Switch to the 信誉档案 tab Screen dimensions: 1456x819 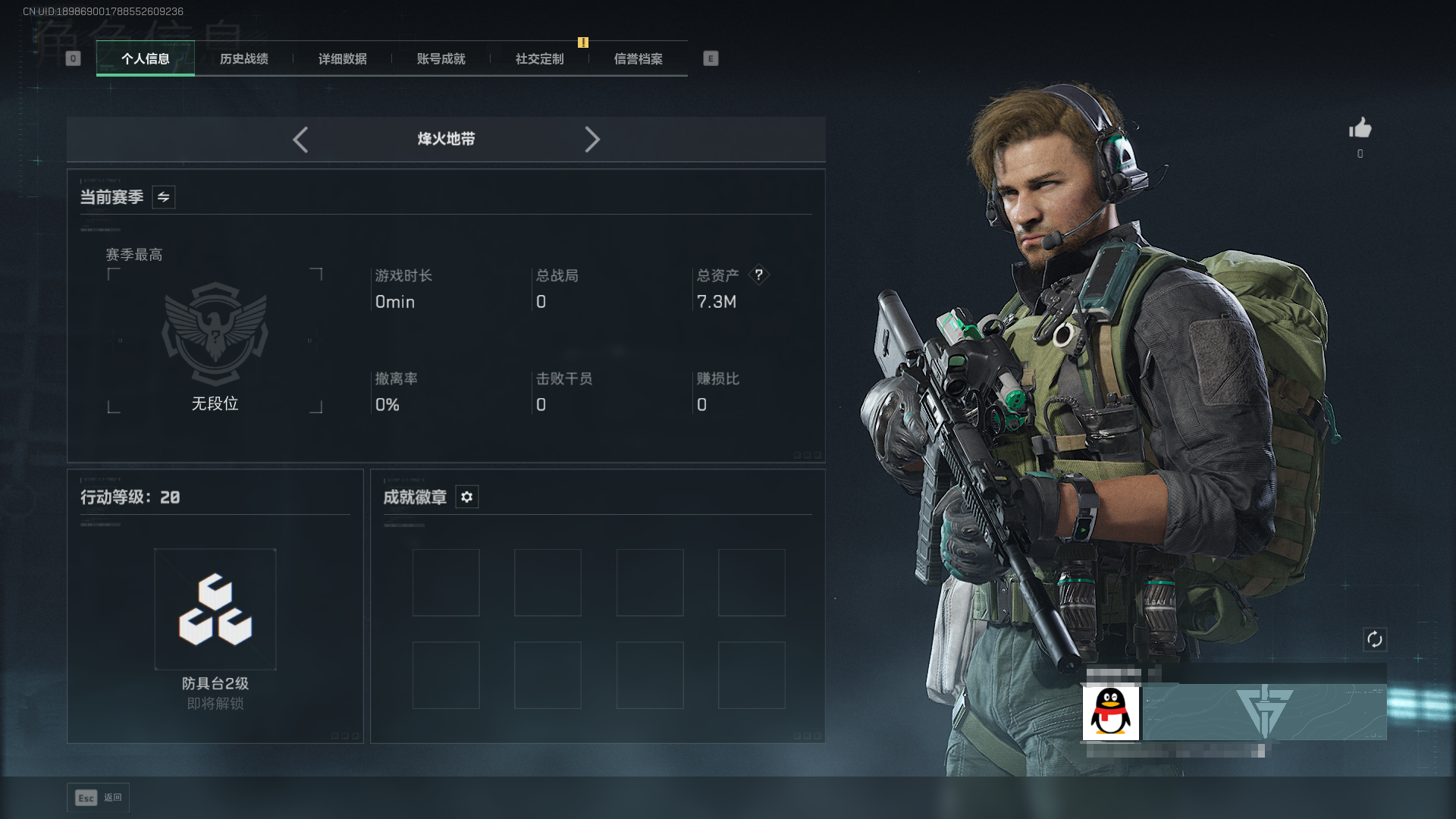[639, 58]
